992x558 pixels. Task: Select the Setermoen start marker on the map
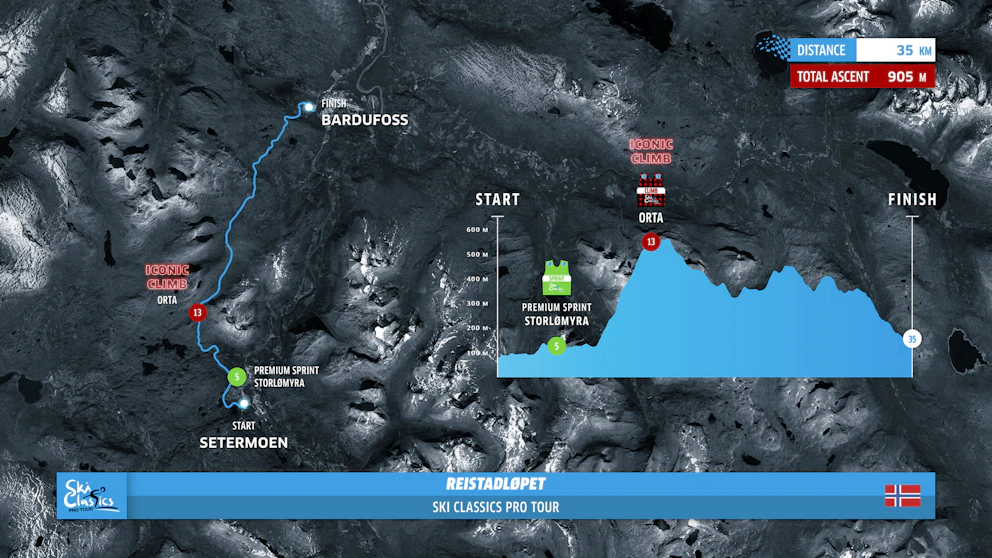point(244,404)
